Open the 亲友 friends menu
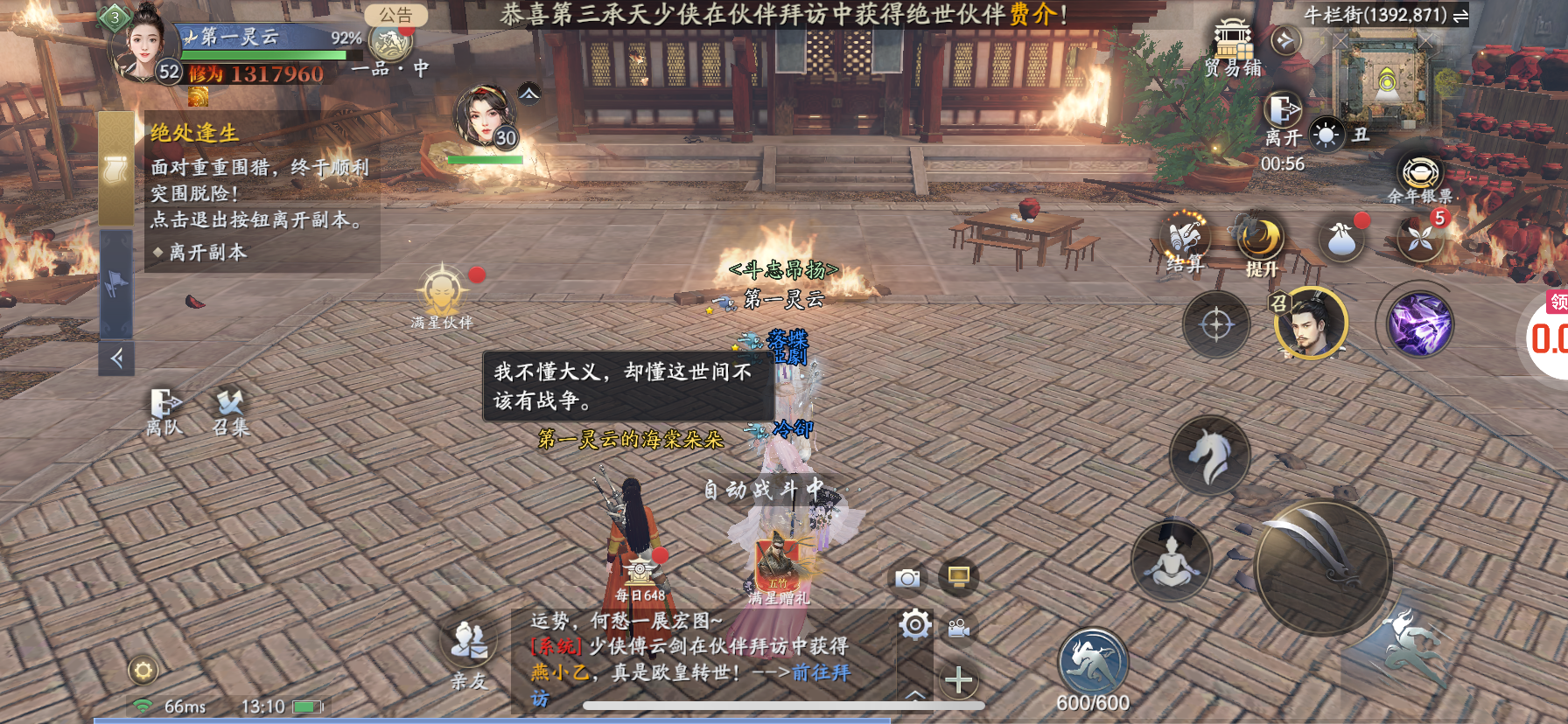This screenshot has height=724, width=1568. tap(469, 651)
